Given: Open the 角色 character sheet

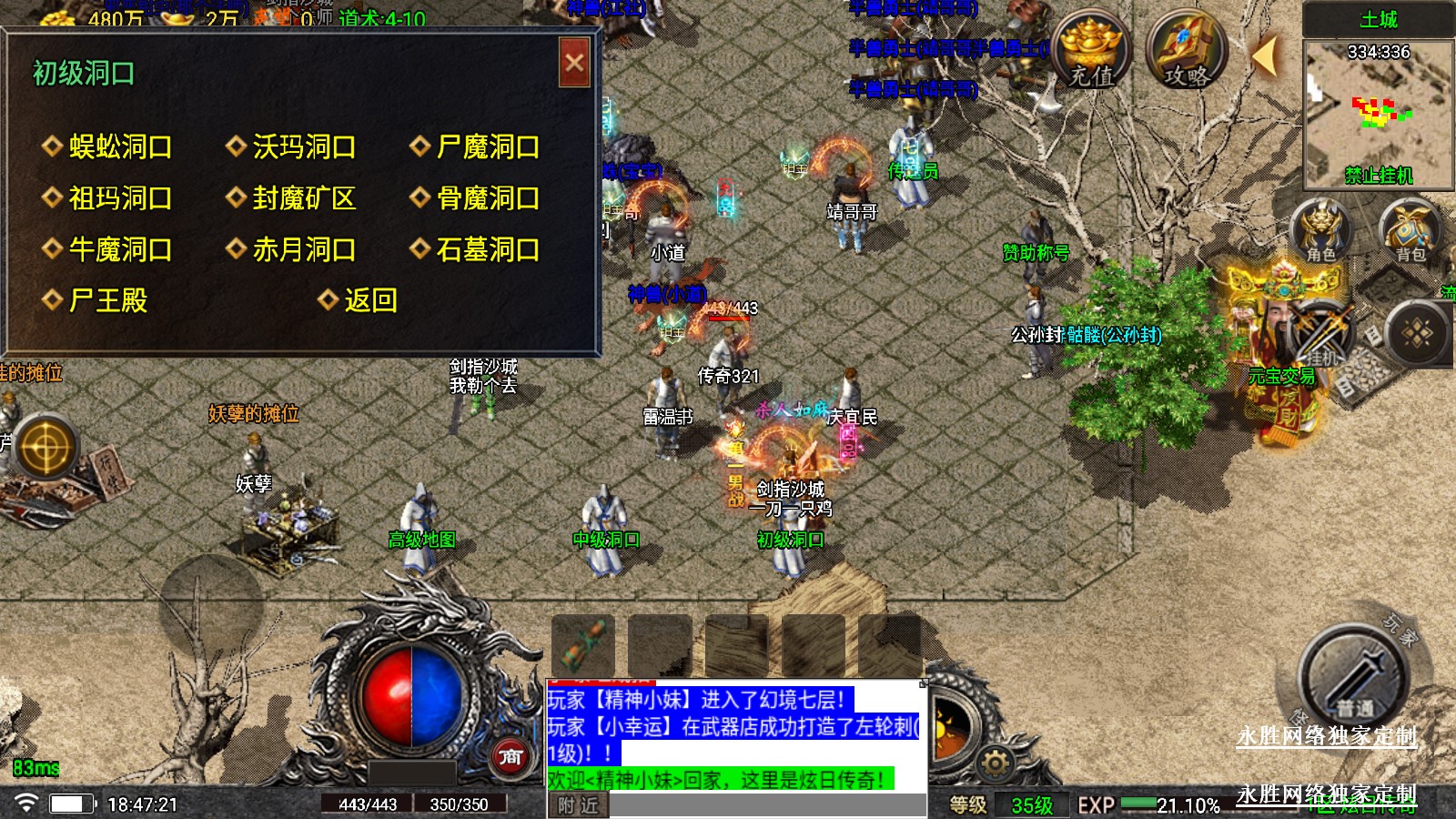Looking at the screenshot, I should 1320,230.
